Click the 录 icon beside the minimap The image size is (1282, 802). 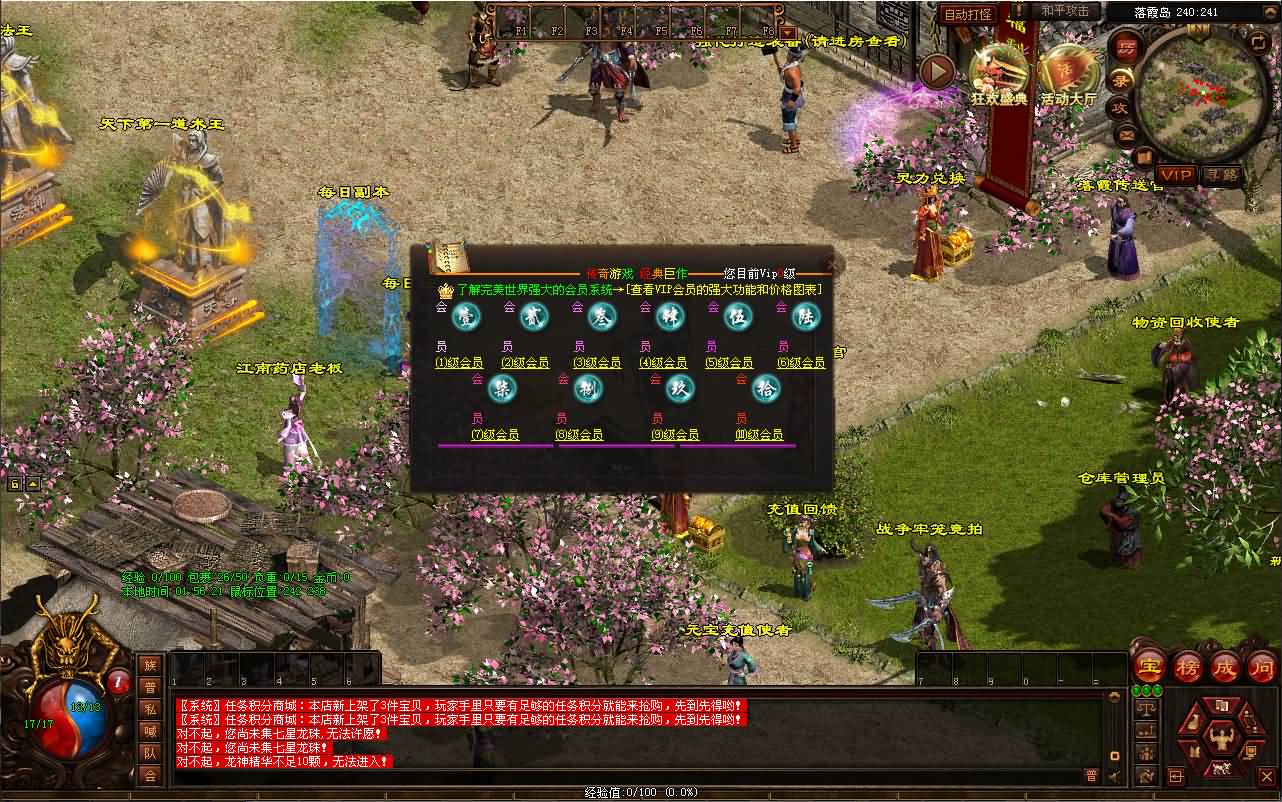(x=1120, y=80)
